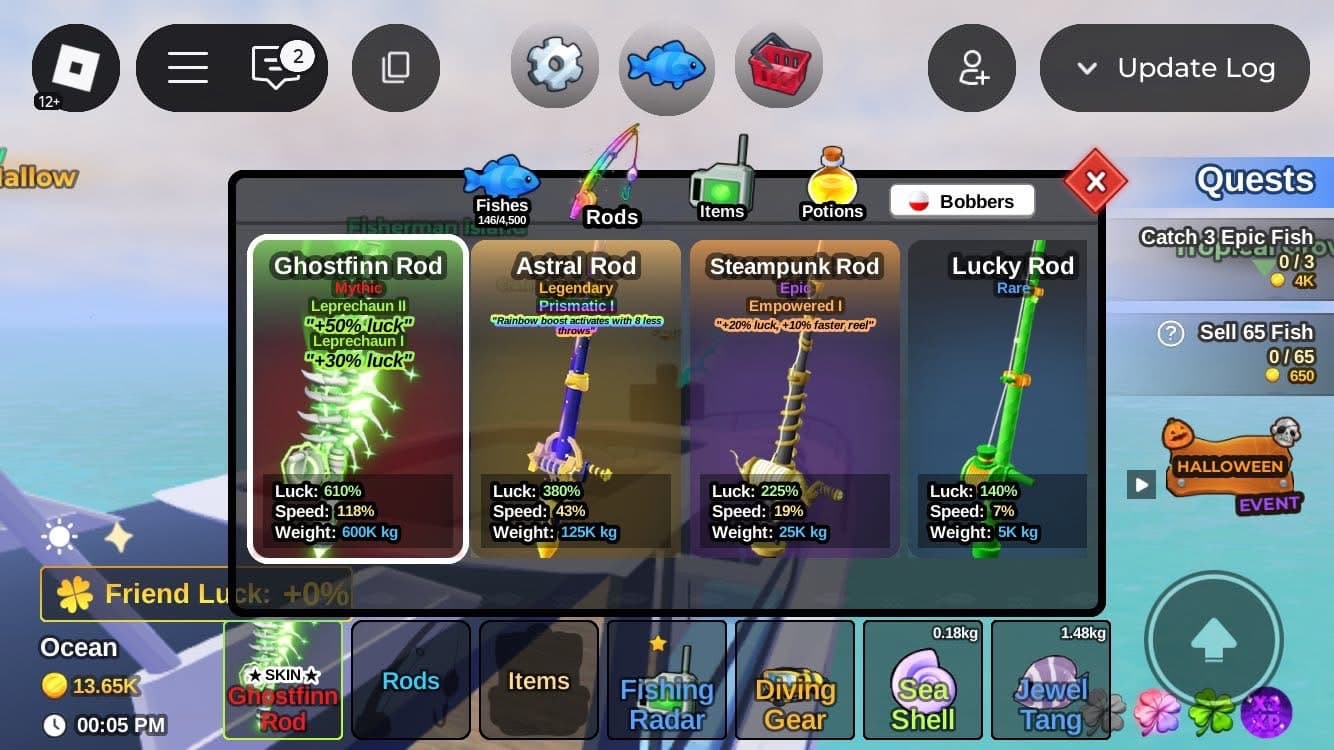Open the Roblox menu logo button
The width and height of the screenshot is (1334, 750).
click(x=76, y=68)
